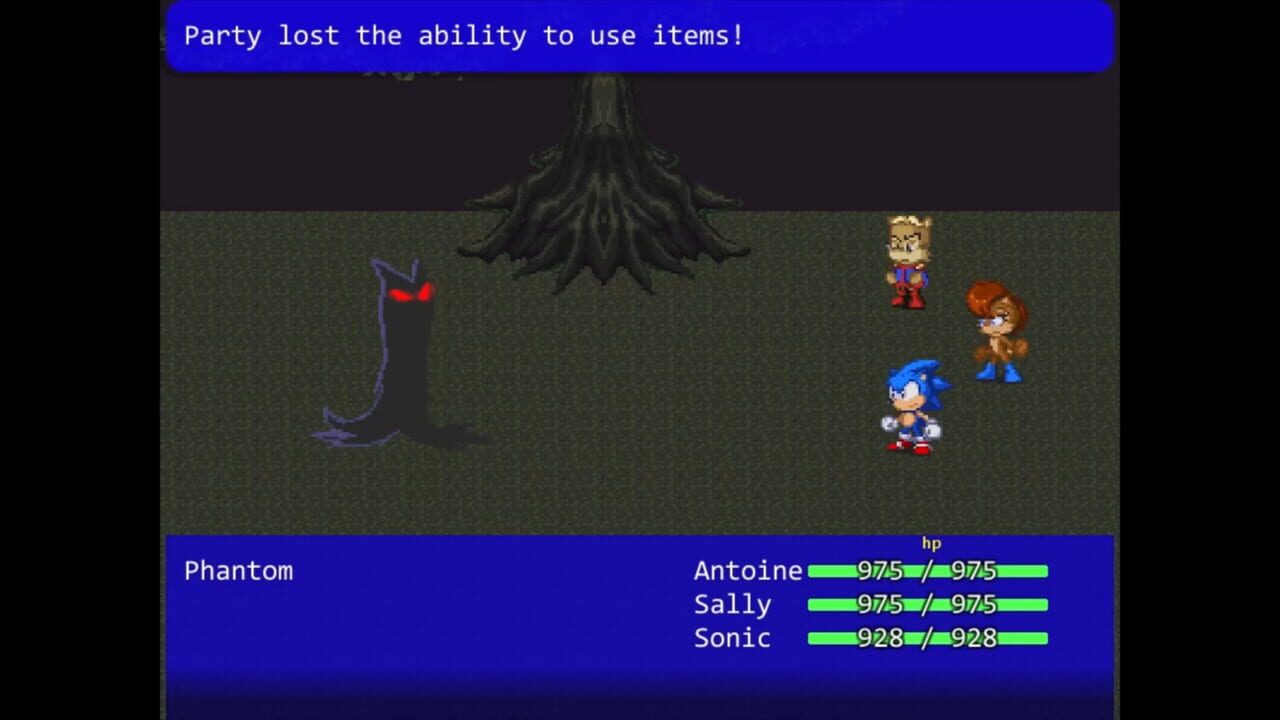Select the dead tree in the background

(x=605, y=180)
